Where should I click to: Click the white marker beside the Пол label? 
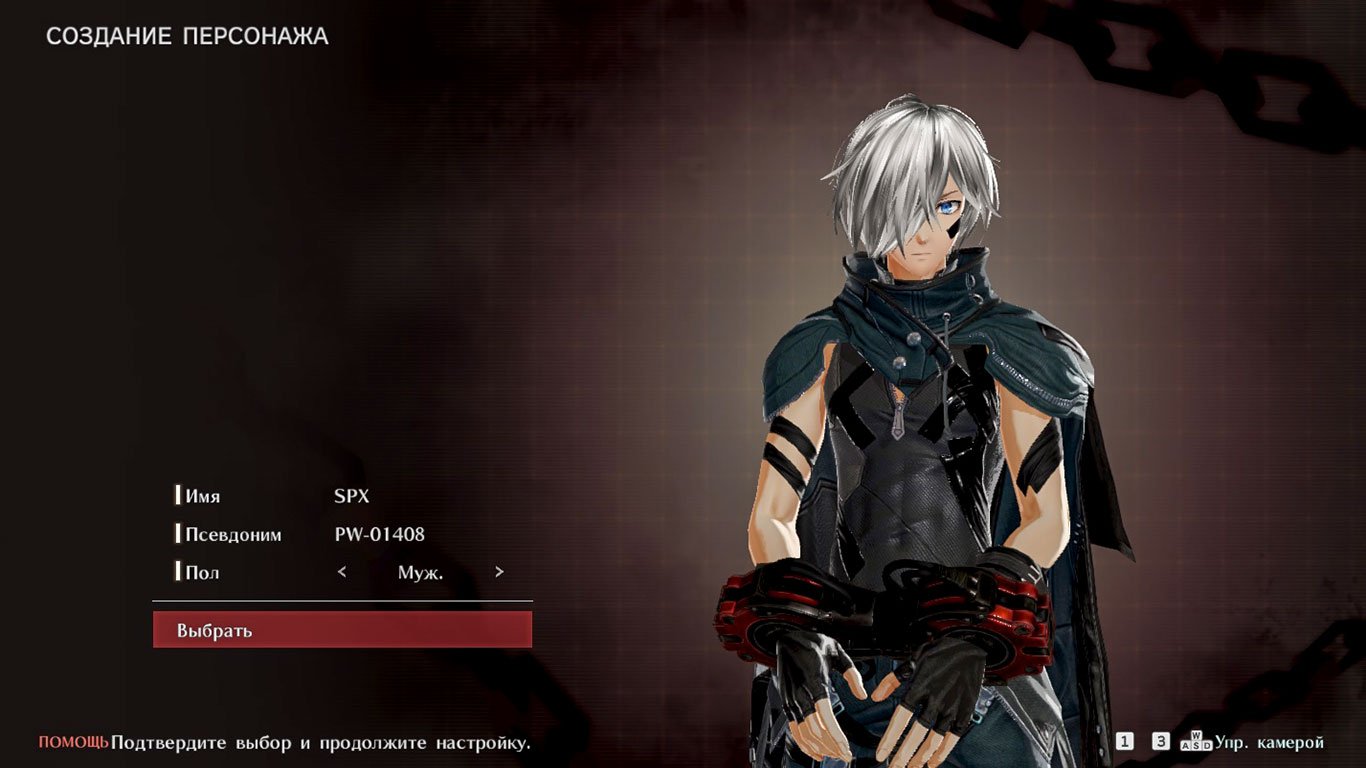[x=179, y=571]
